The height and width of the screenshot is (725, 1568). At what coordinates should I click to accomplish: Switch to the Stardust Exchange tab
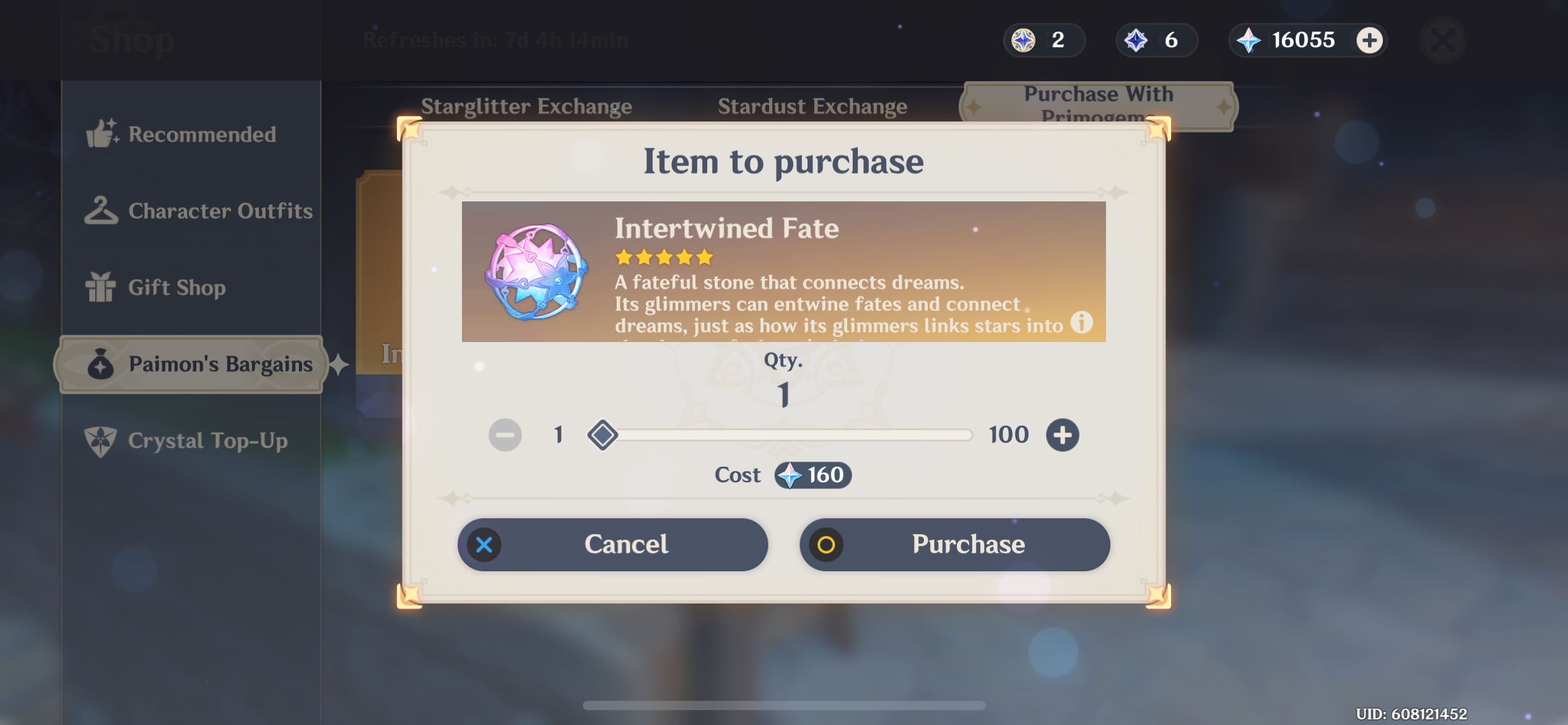tap(813, 106)
